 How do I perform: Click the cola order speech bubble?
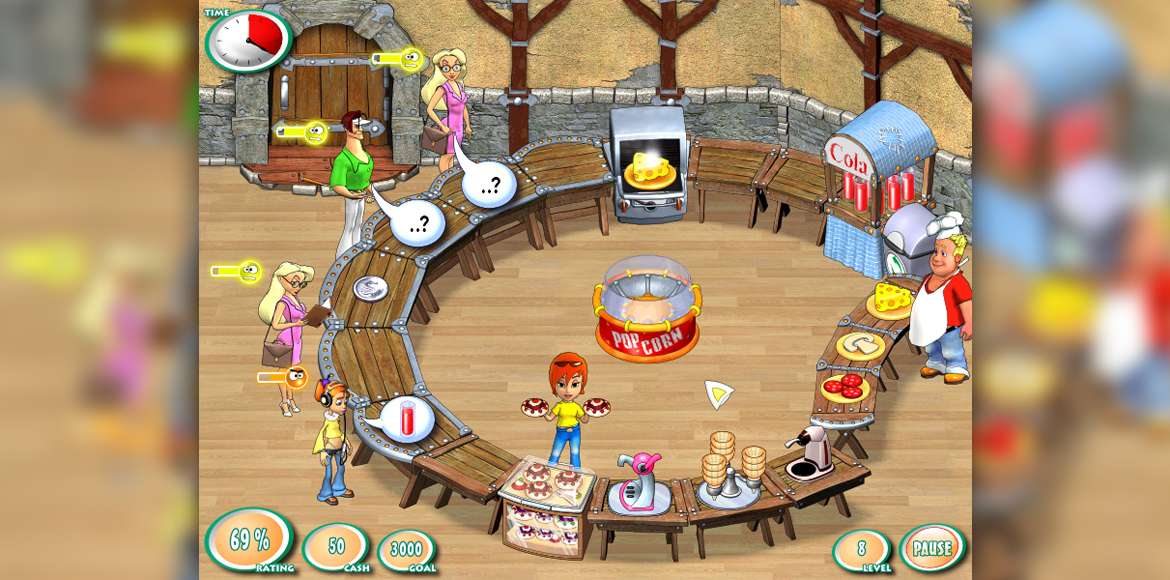pos(407,419)
